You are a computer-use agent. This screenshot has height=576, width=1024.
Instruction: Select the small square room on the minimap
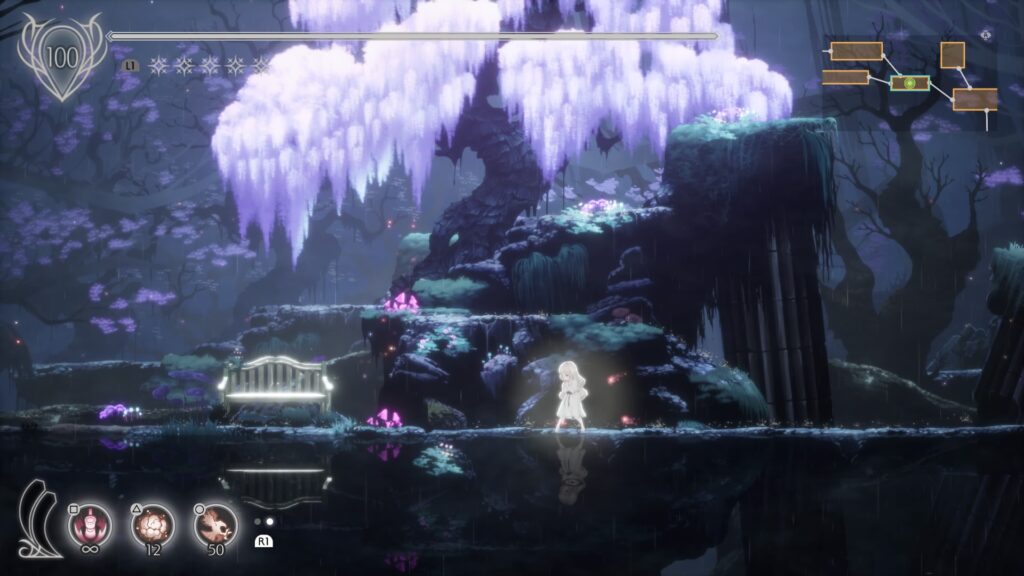pos(952,54)
